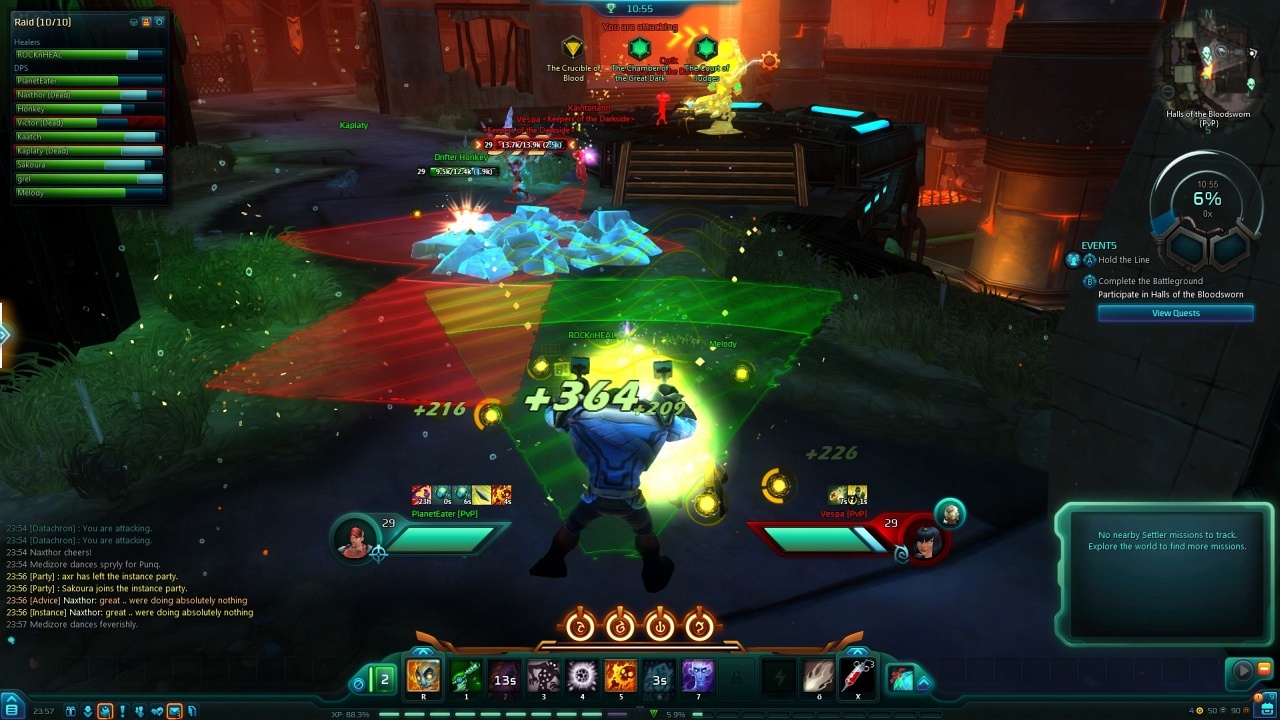This screenshot has width=1280, height=720.
Task: Toggle the raid frame lock icon
Action: tap(146, 22)
